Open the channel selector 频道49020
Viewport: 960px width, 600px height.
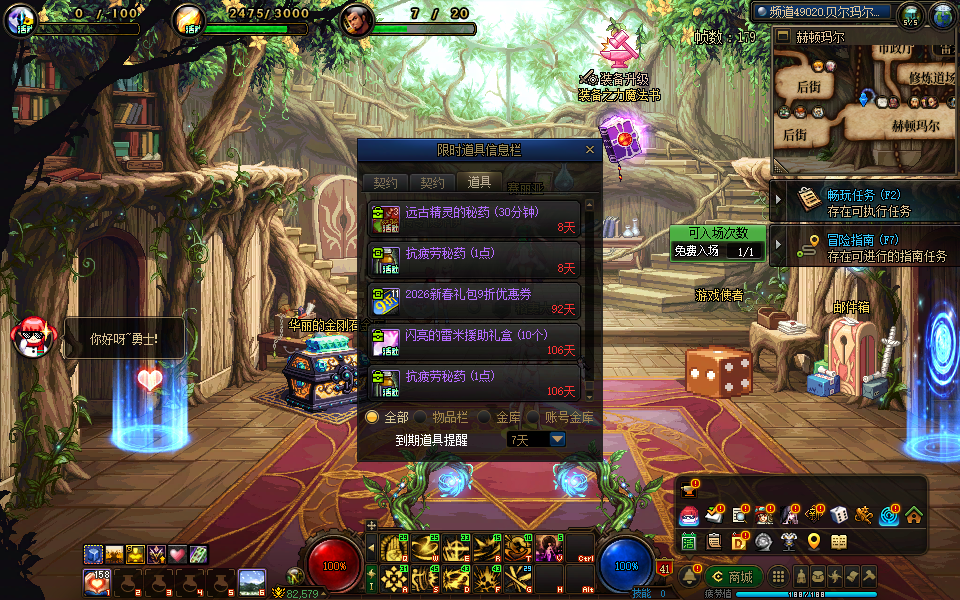[821, 12]
